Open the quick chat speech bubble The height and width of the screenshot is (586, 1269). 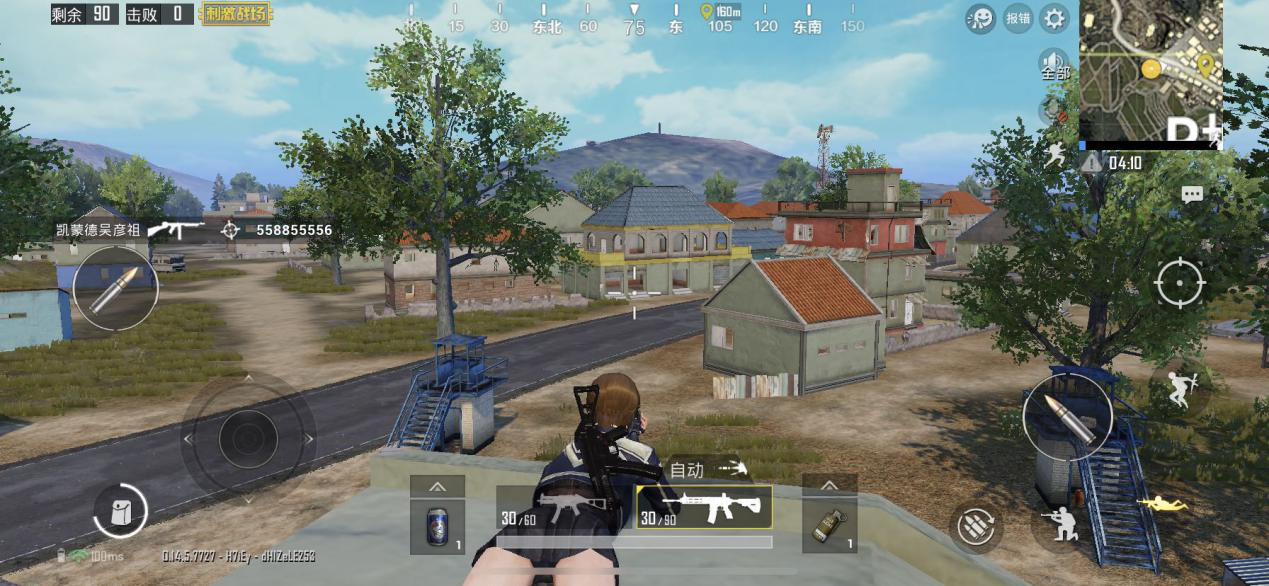[x=1191, y=195]
